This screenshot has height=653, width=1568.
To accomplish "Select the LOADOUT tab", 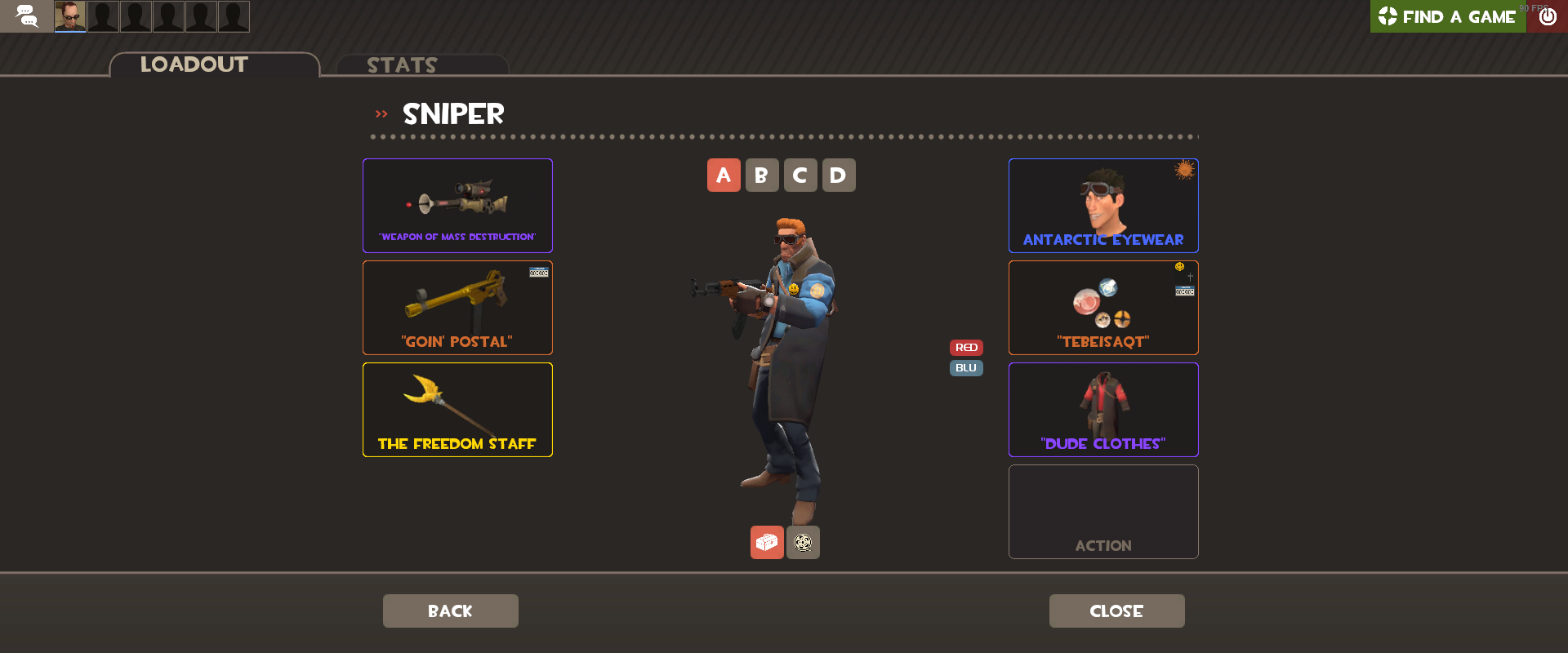I will (x=194, y=64).
